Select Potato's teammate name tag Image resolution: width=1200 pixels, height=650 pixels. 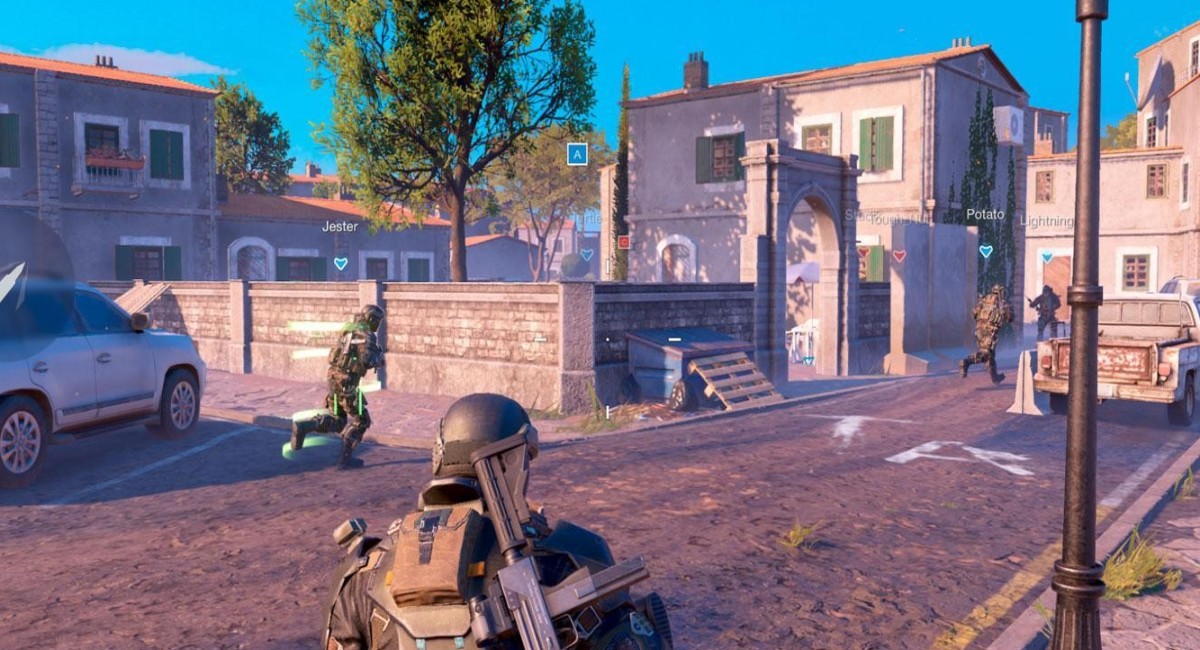click(x=985, y=215)
